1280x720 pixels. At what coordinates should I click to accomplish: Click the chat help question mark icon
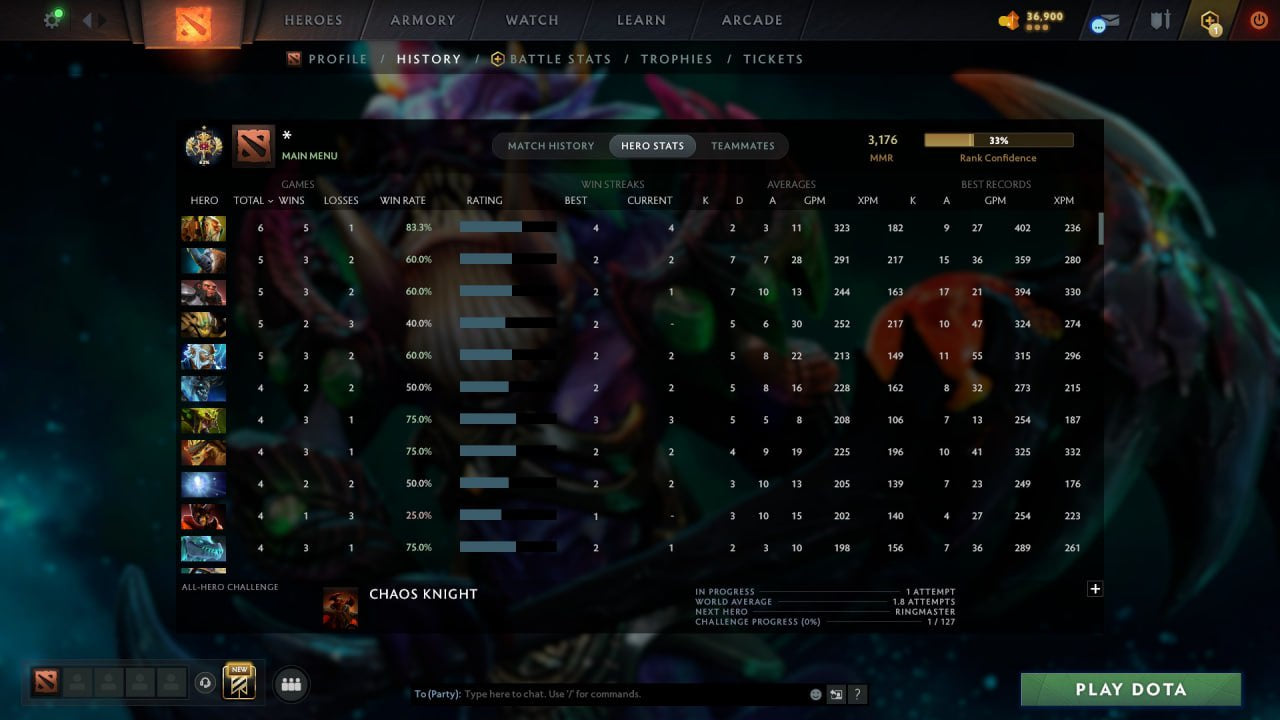[x=858, y=694]
